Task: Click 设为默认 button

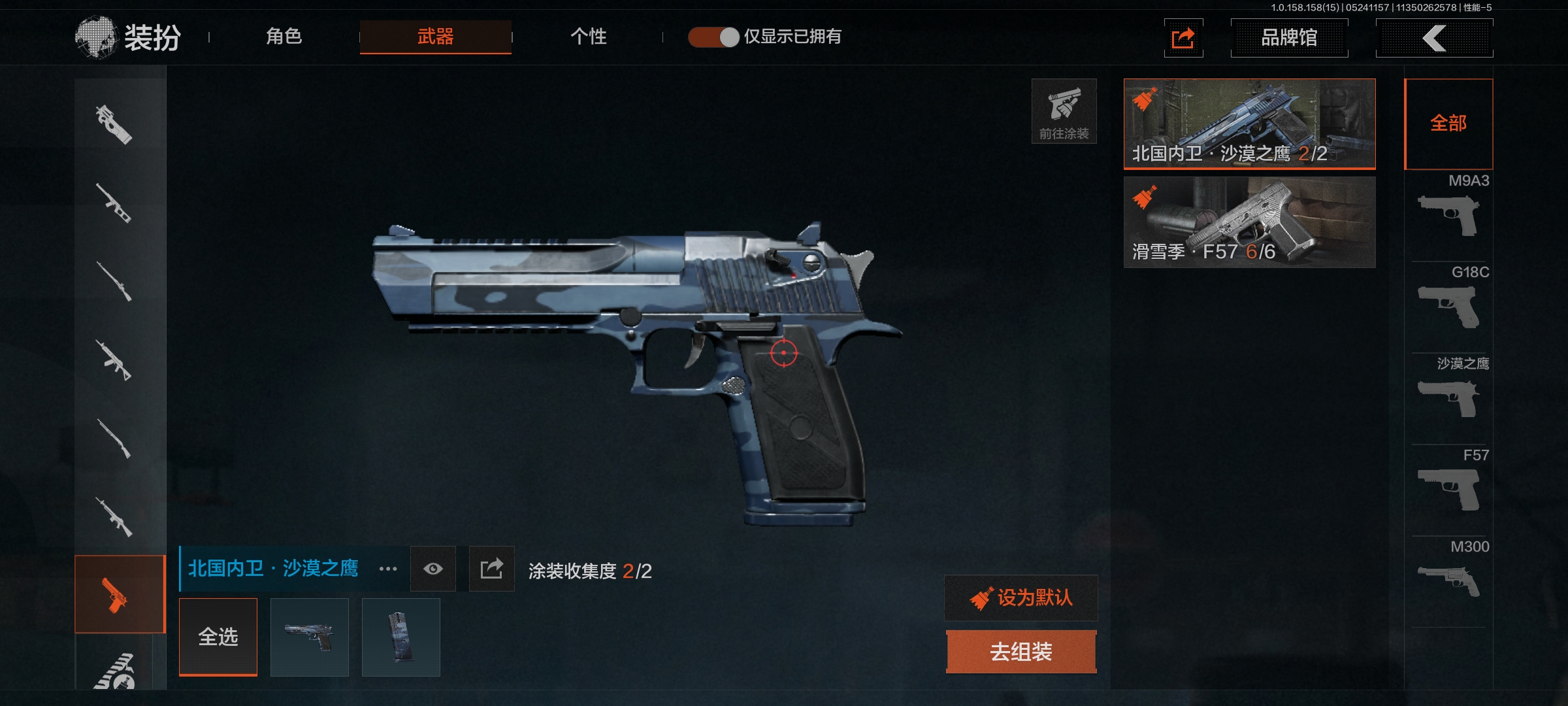Action: click(1021, 598)
